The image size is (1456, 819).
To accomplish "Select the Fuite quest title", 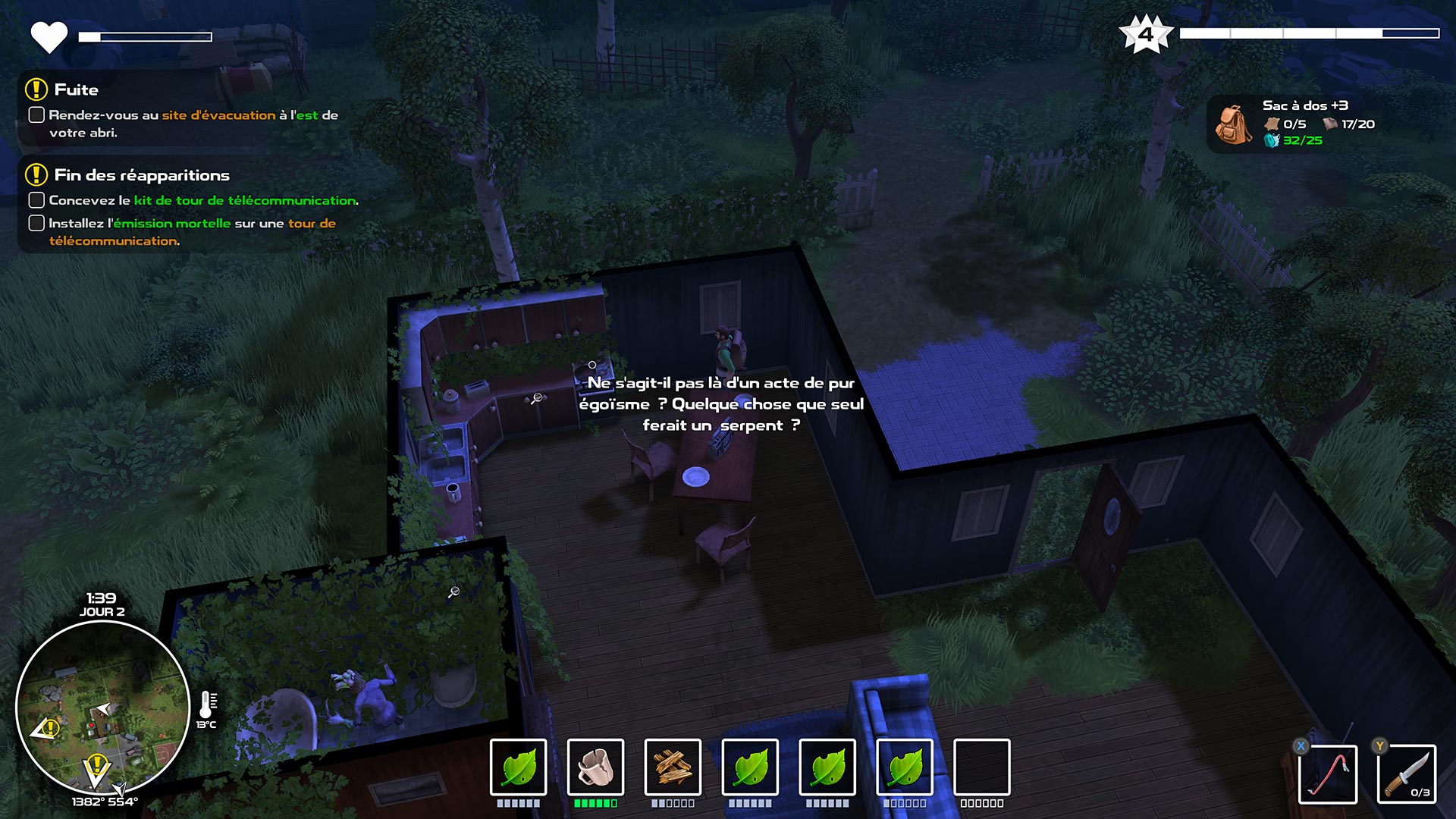I will click(x=77, y=89).
